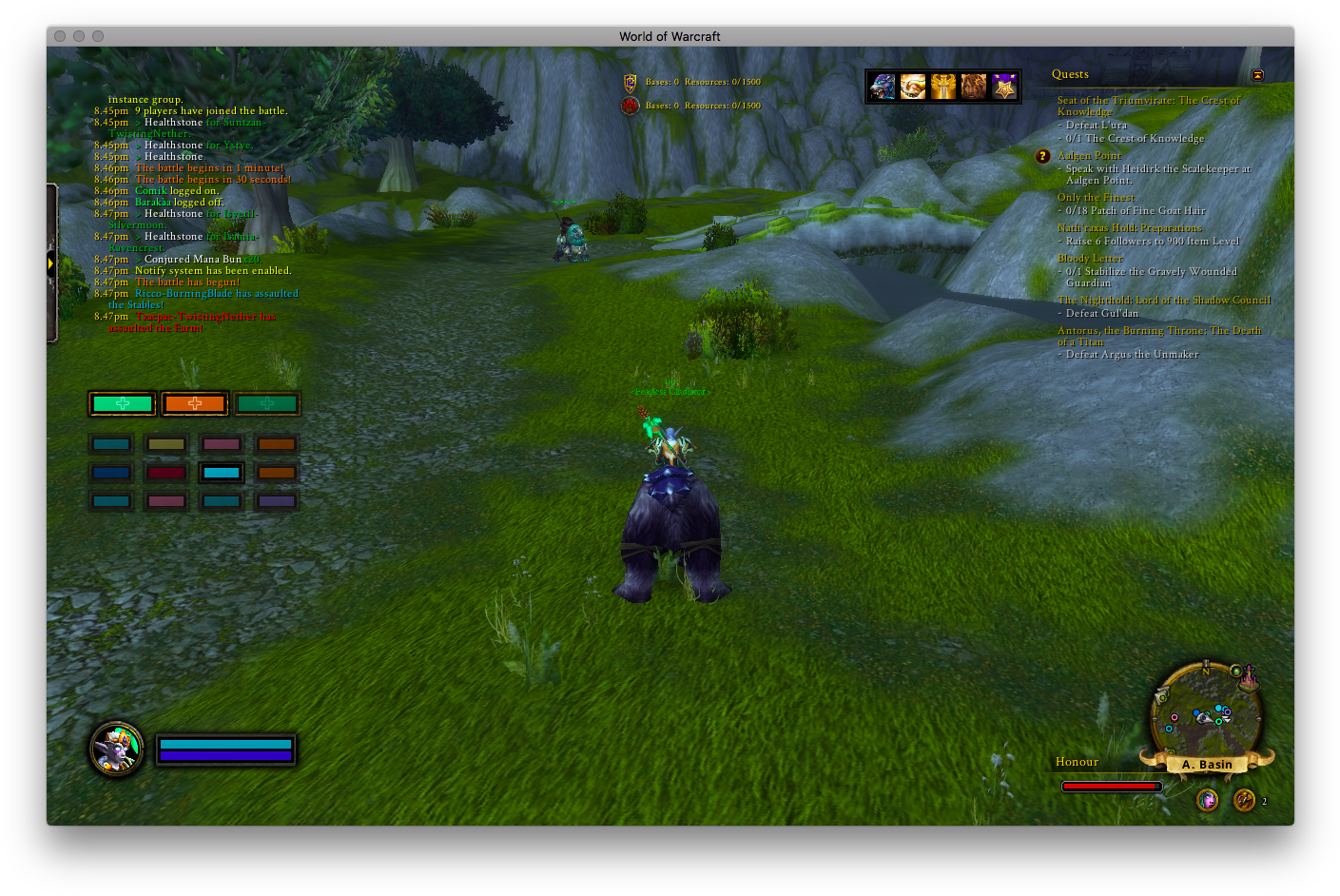Open the Only the Finest quest
Viewport: 1340px width, 896px height.
(1096, 198)
